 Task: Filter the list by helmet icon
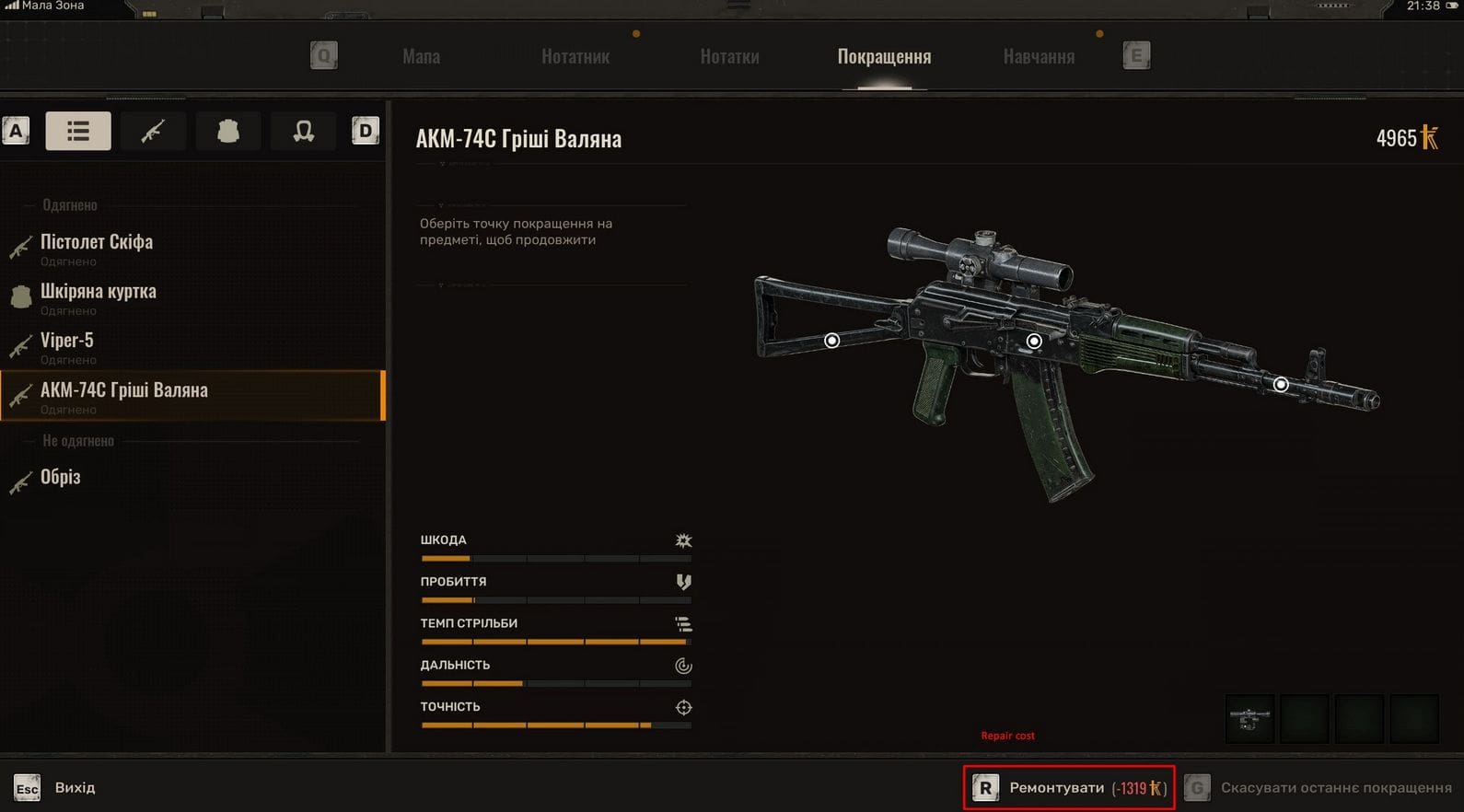click(303, 132)
